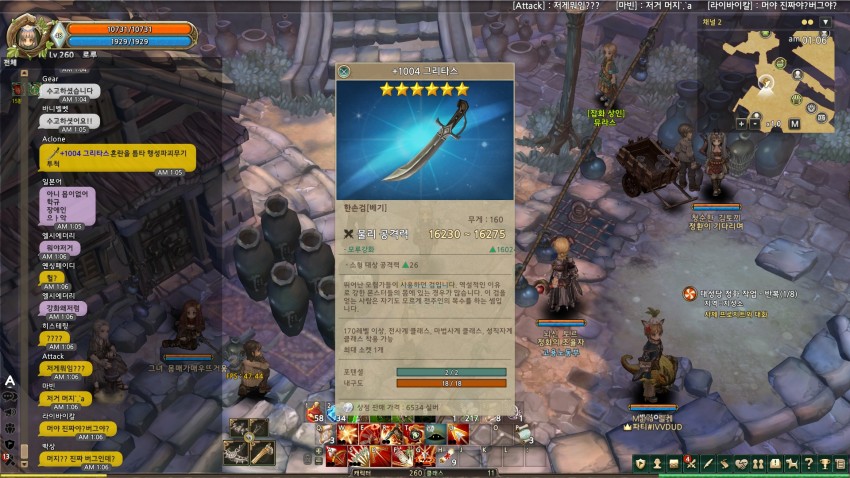Open the quill feather menu icon
The height and width of the screenshot is (478, 850).
(707, 463)
